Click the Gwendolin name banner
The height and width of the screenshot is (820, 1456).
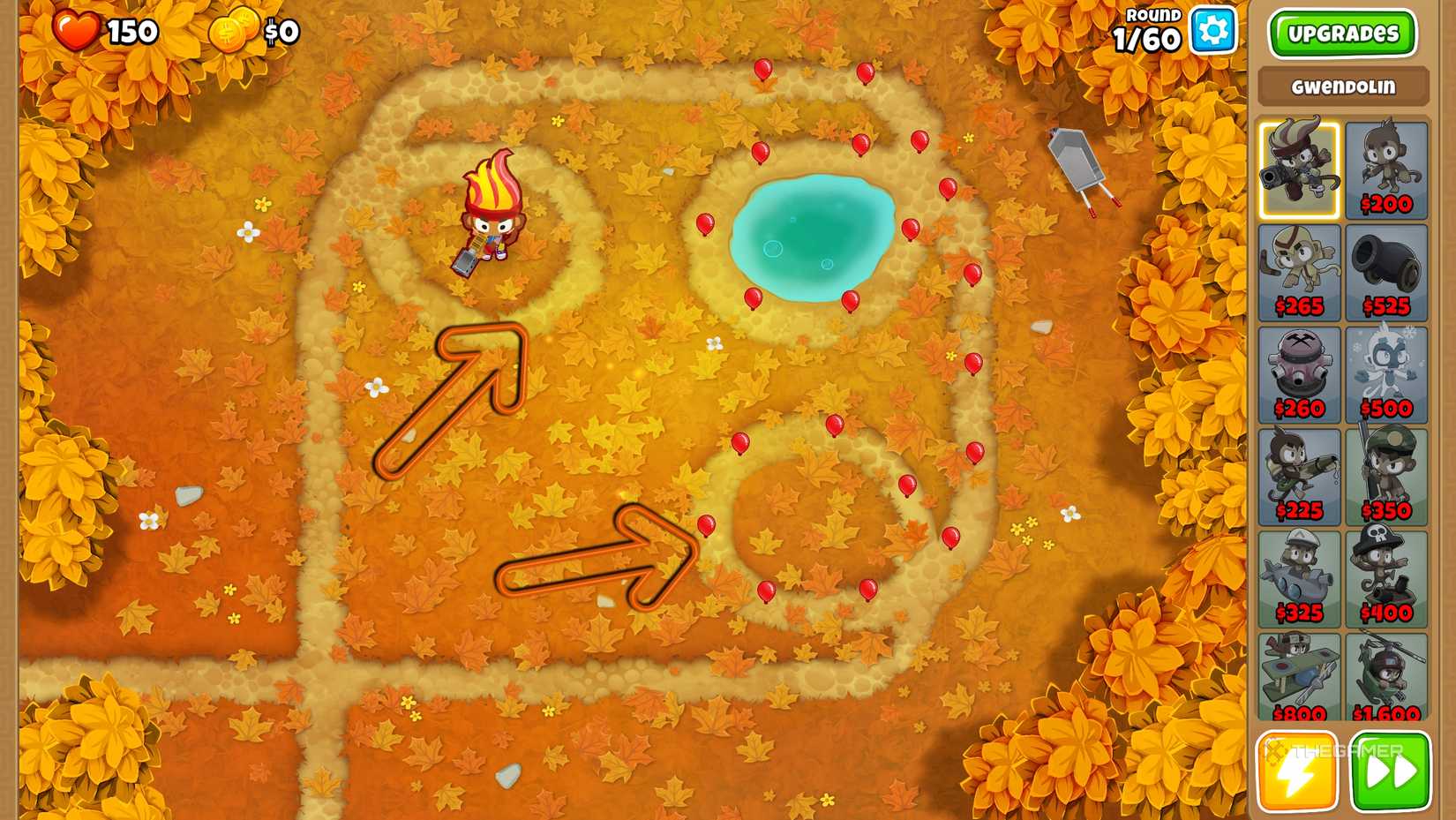[1341, 87]
